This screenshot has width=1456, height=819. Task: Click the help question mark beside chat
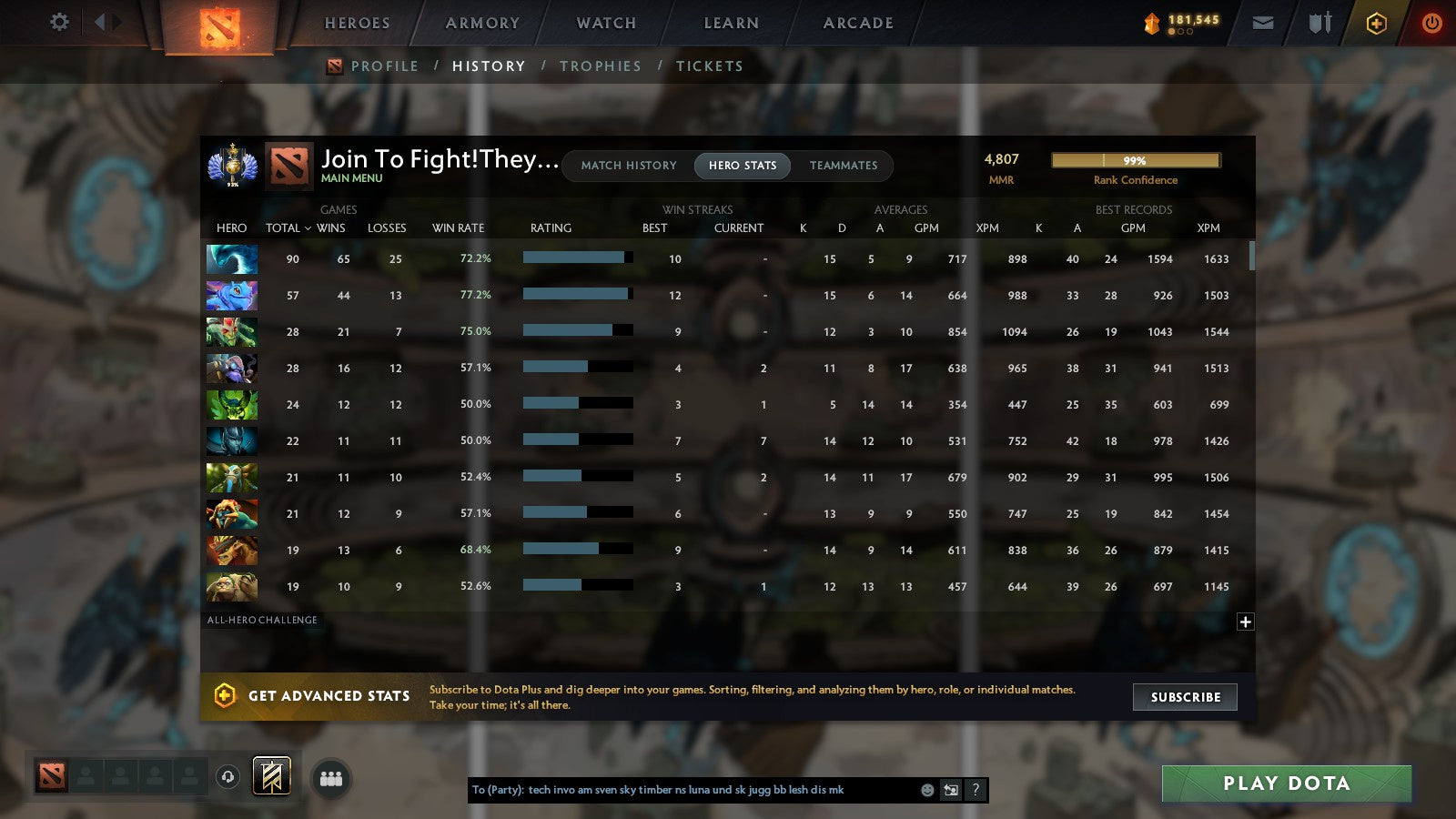[x=976, y=790]
